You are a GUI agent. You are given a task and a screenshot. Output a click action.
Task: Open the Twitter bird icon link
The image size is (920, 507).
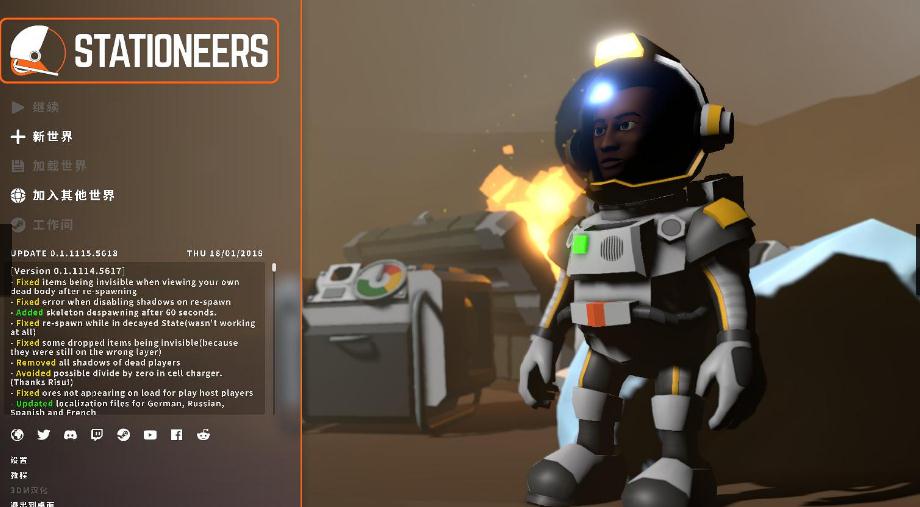pyautogui.click(x=44, y=435)
